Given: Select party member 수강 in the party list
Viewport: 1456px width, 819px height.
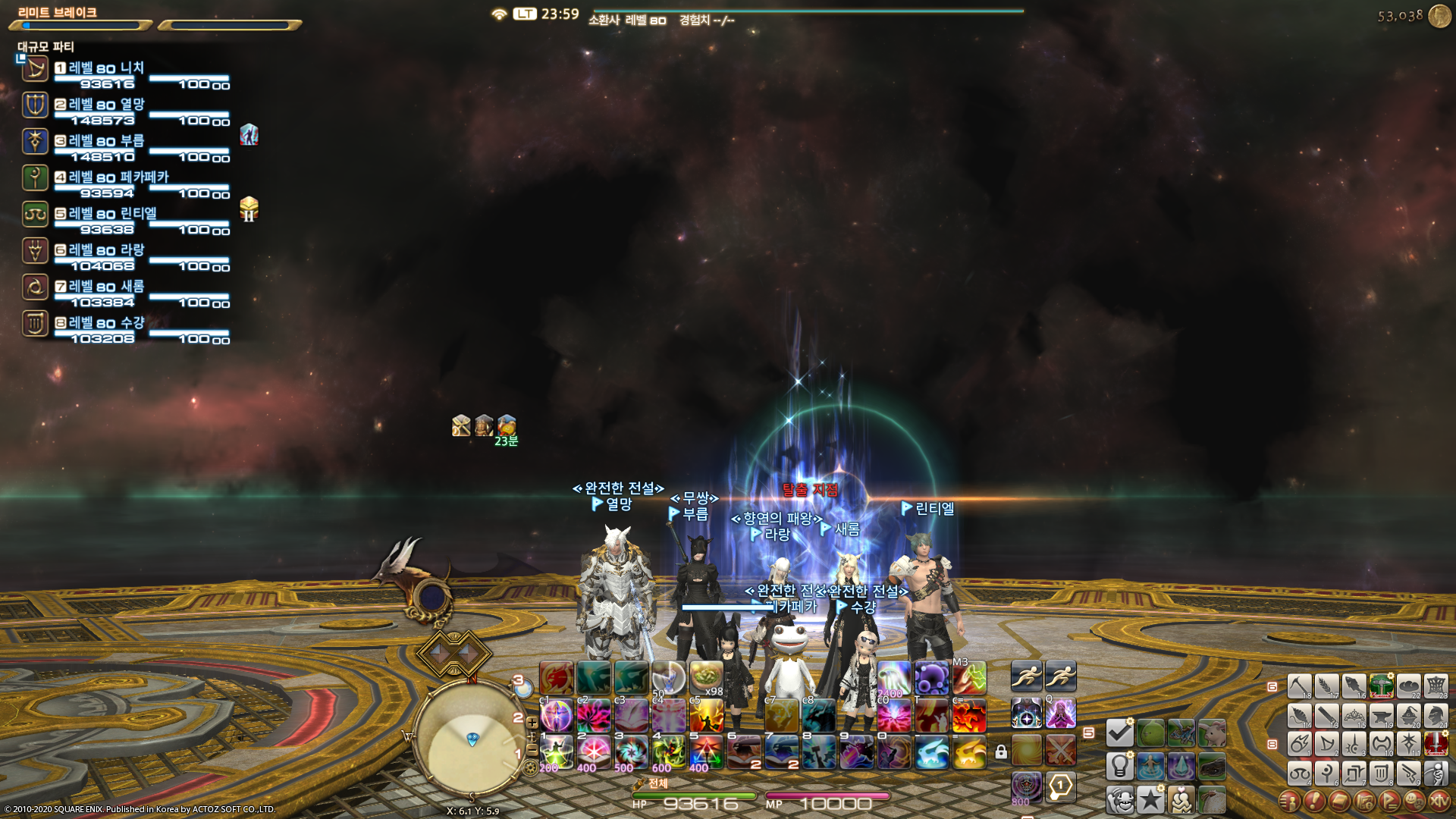Looking at the screenshot, I should pyautogui.click(x=106, y=324).
